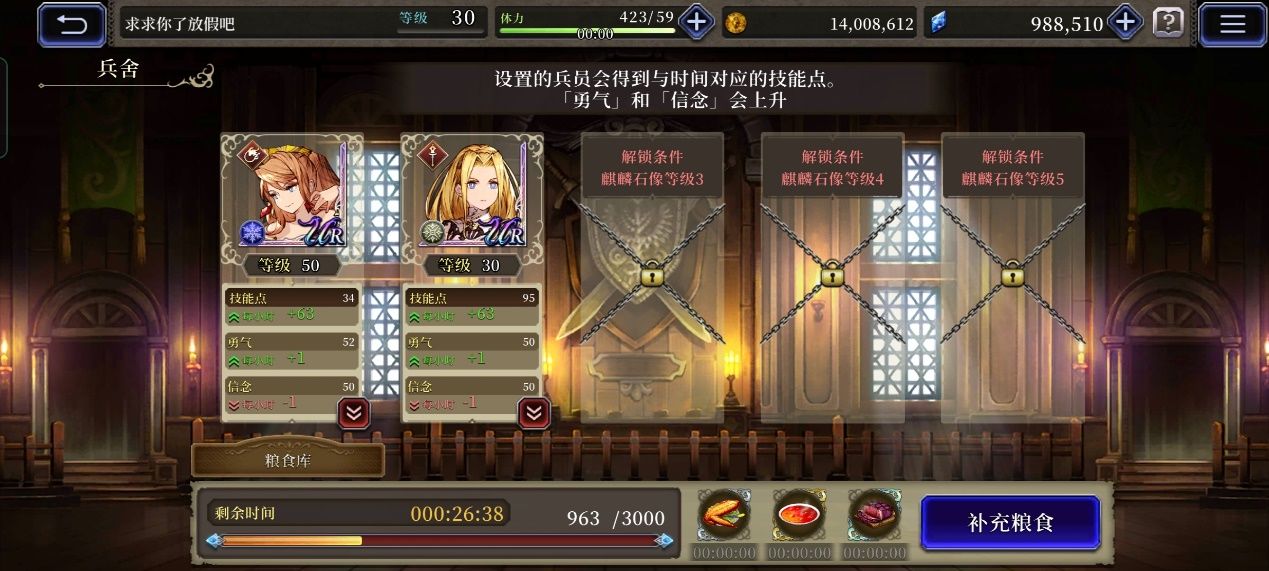Expand the level 30 unit's stats panel
The image size is (1269, 571).
tap(534, 412)
